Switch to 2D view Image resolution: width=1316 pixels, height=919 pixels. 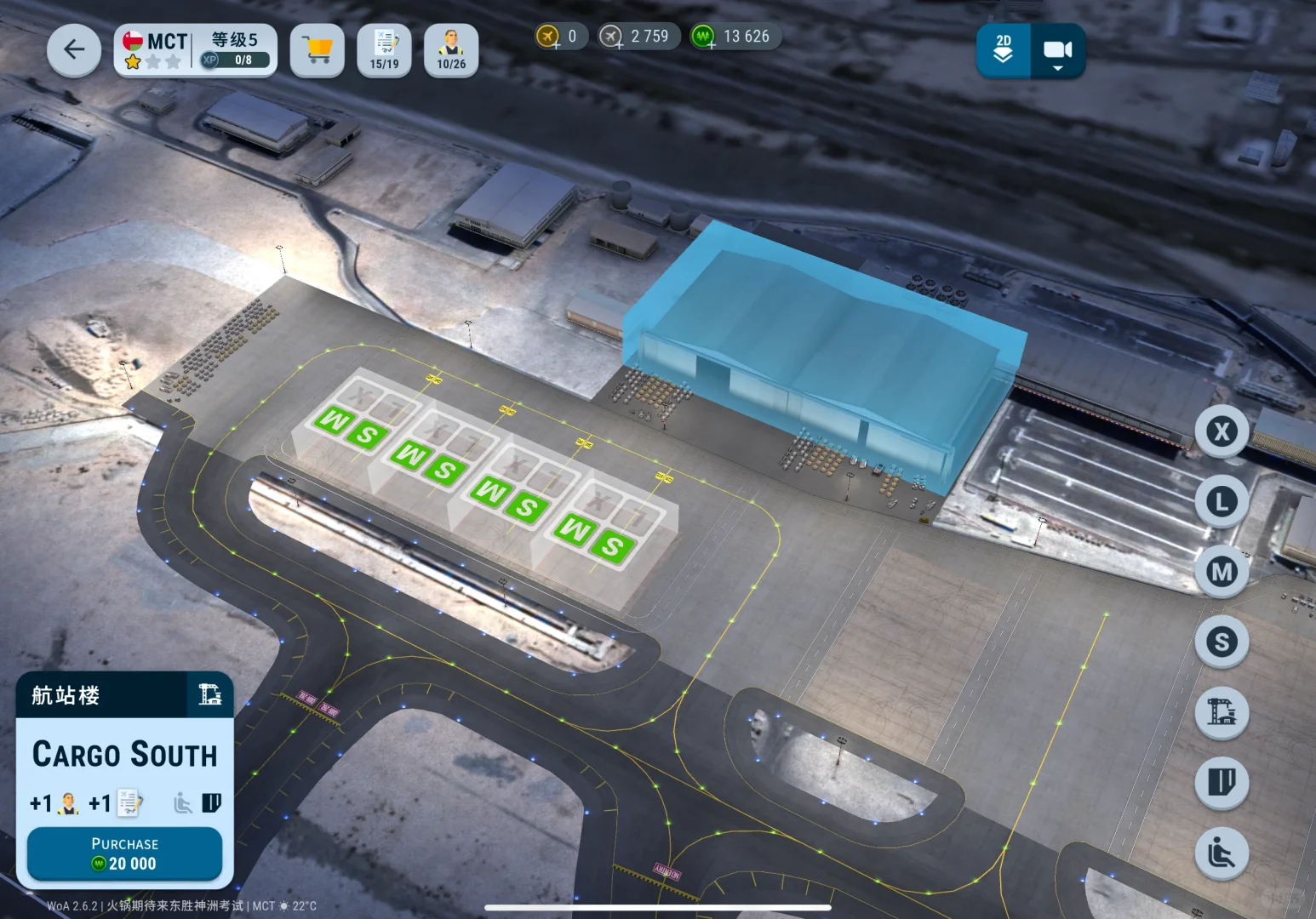pyautogui.click(x=1004, y=50)
